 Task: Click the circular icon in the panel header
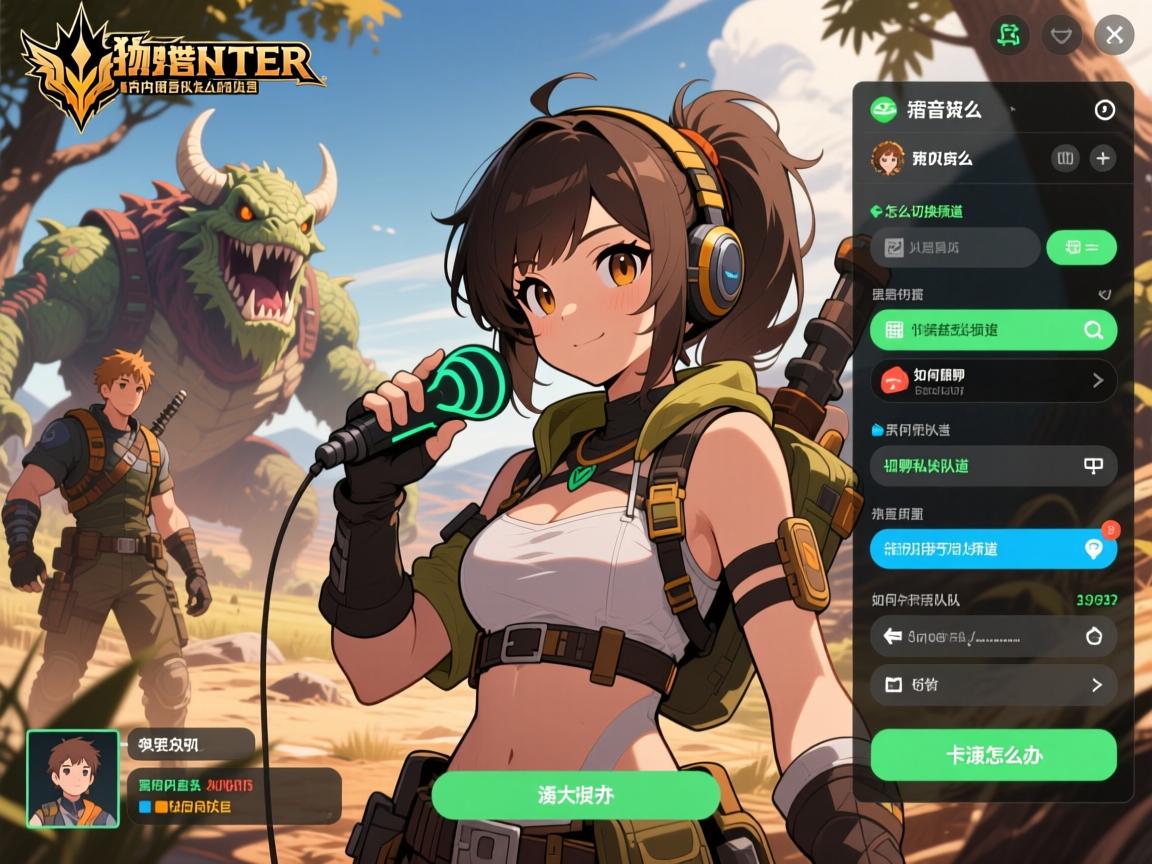click(x=1104, y=110)
